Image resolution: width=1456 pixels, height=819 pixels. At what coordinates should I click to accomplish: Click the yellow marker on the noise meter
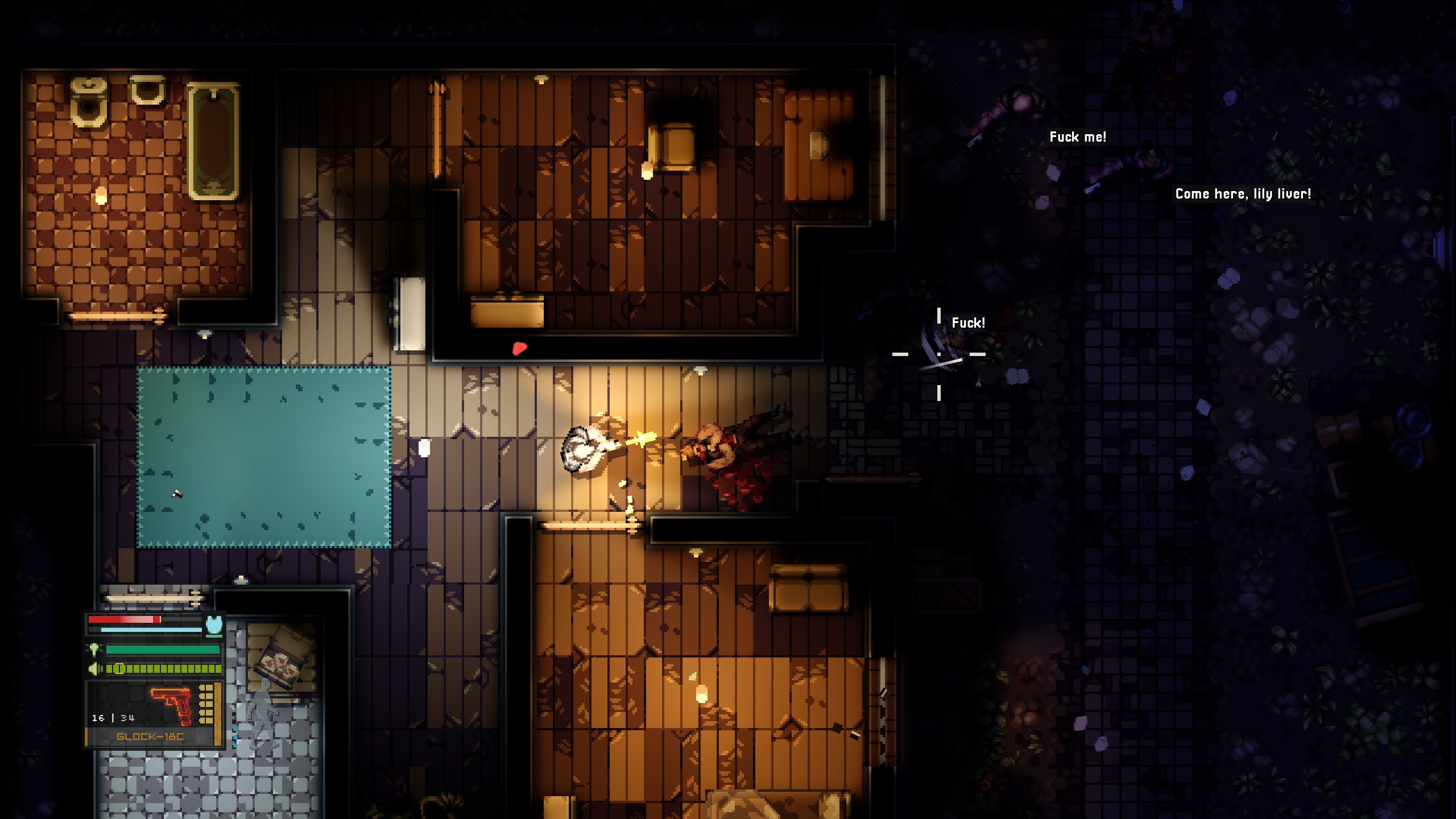[x=119, y=668]
